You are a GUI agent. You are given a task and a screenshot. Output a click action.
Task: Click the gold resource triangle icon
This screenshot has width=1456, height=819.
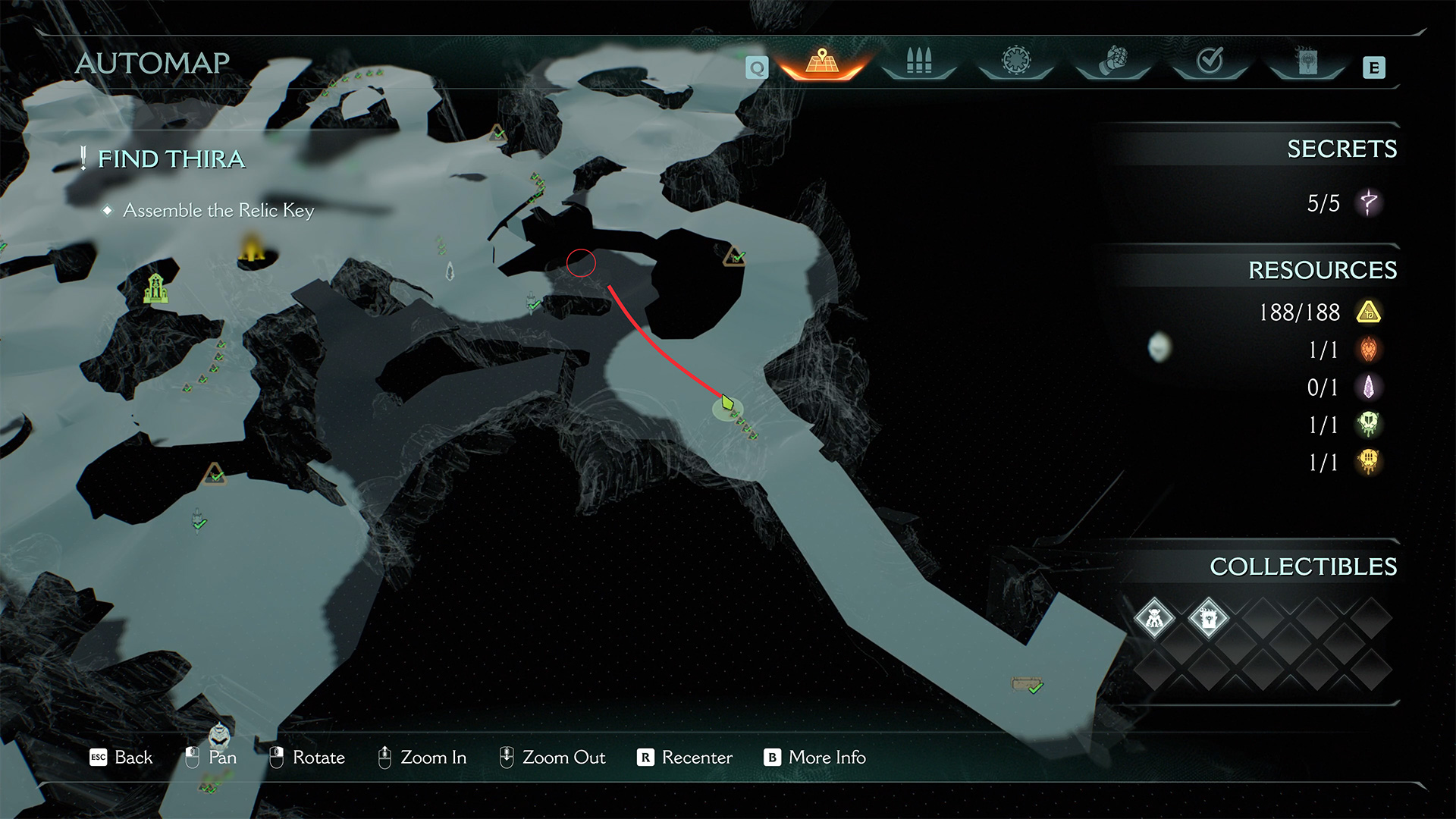[1369, 312]
